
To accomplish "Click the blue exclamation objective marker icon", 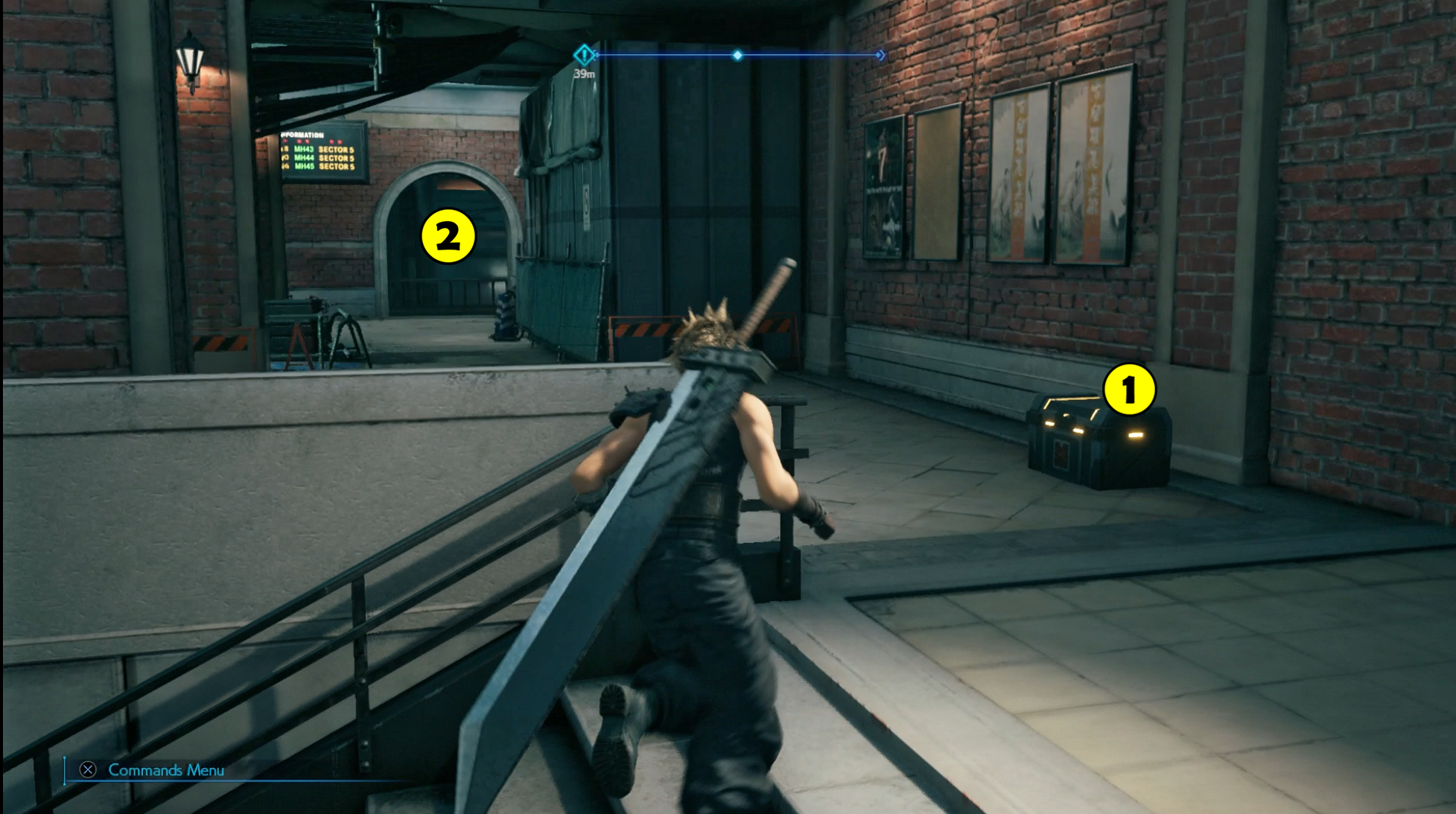I will pyautogui.click(x=583, y=54).
